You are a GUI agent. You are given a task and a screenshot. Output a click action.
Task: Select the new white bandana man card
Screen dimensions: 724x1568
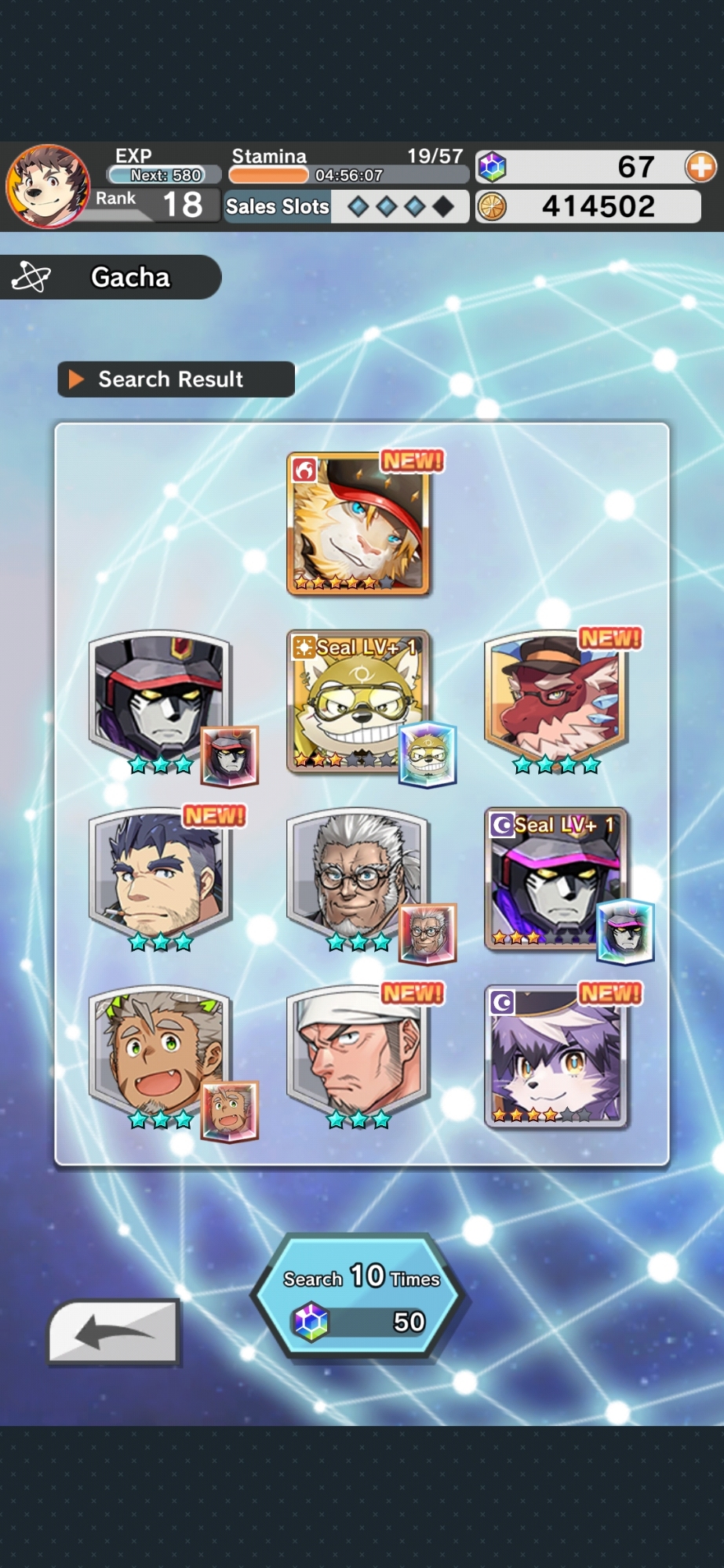[x=358, y=1055]
